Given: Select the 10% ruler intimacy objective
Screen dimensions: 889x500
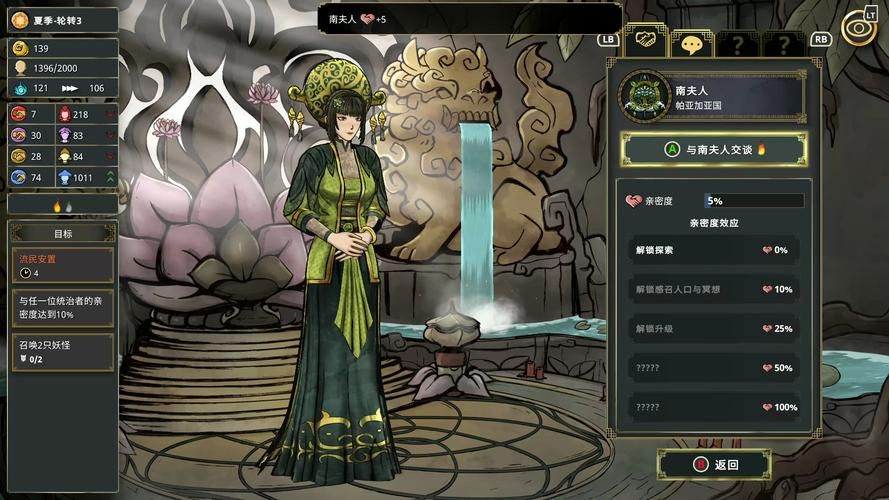Looking at the screenshot, I should (62, 306).
